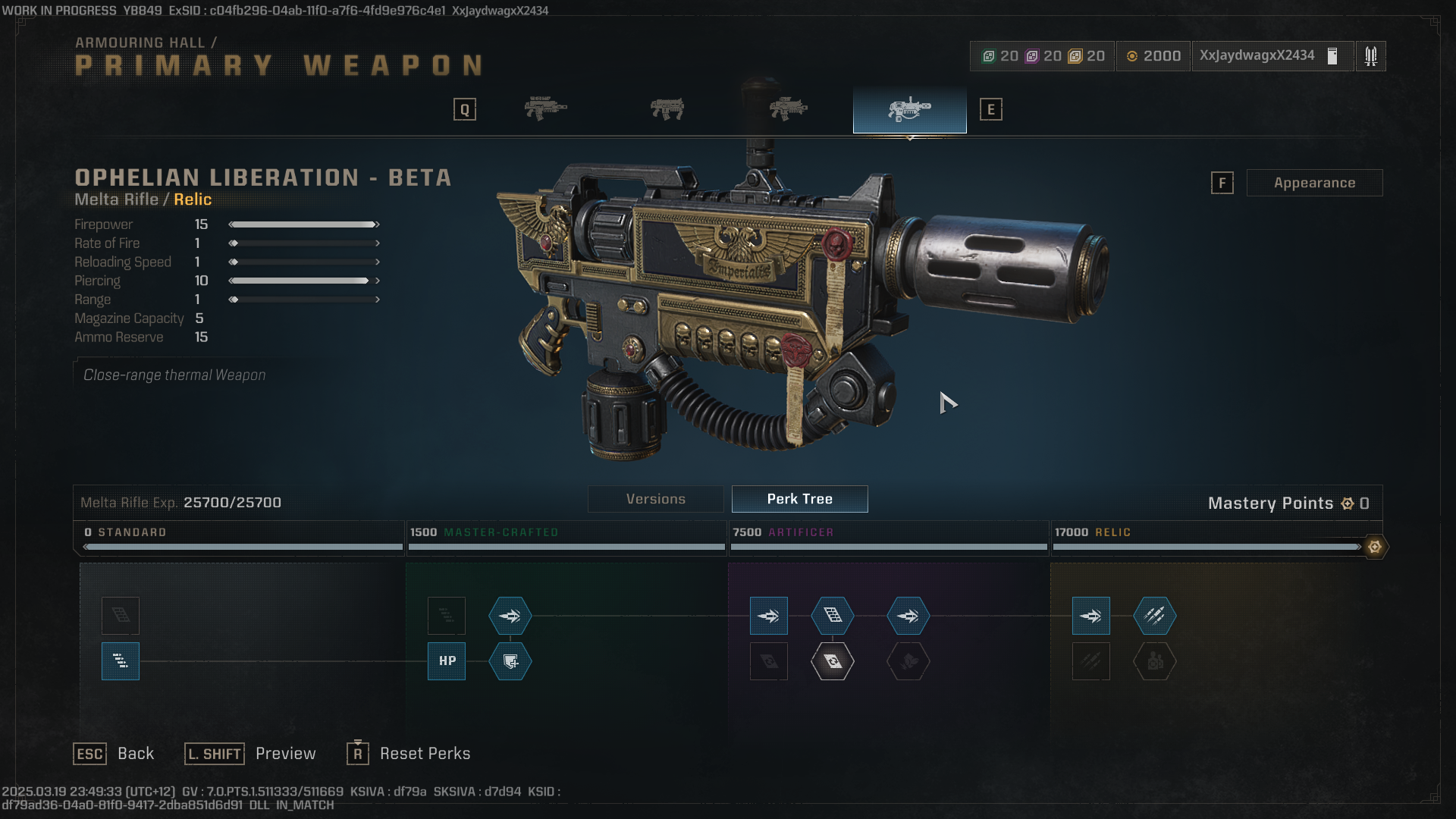Select the shield perk node below the HP perk
The height and width of the screenshot is (819, 1456).
pyautogui.click(x=510, y=661)
